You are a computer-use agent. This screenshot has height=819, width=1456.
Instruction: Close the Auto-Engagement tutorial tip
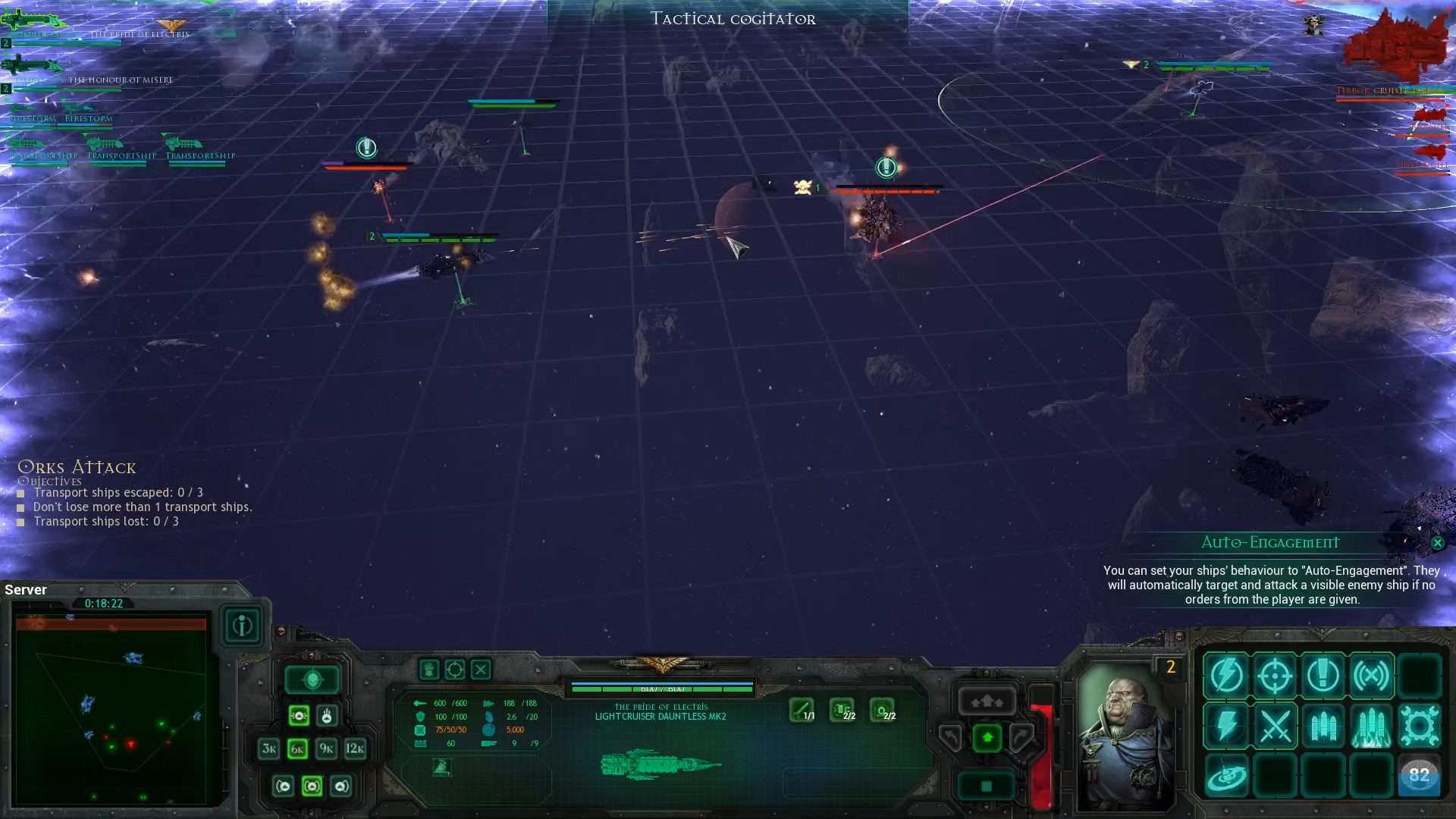point(1437,543)
